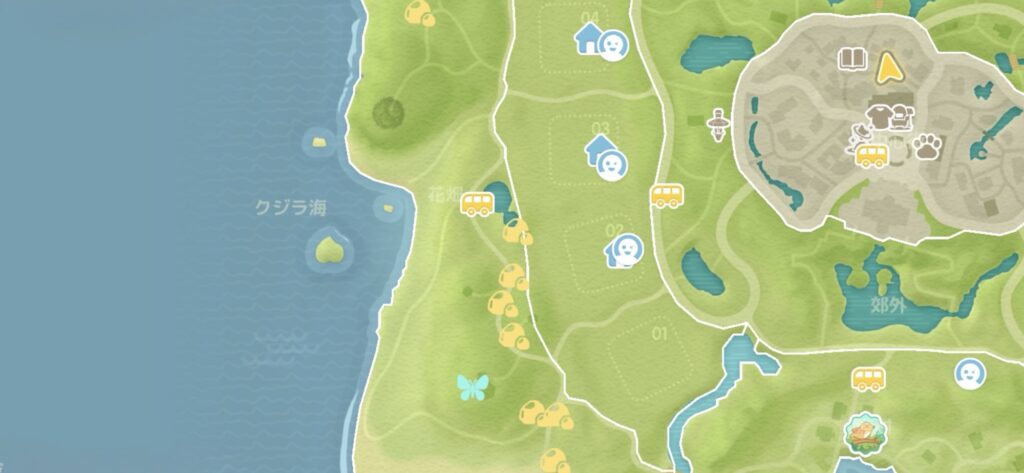Click the cyan butterfly map marker

[471, 387]
